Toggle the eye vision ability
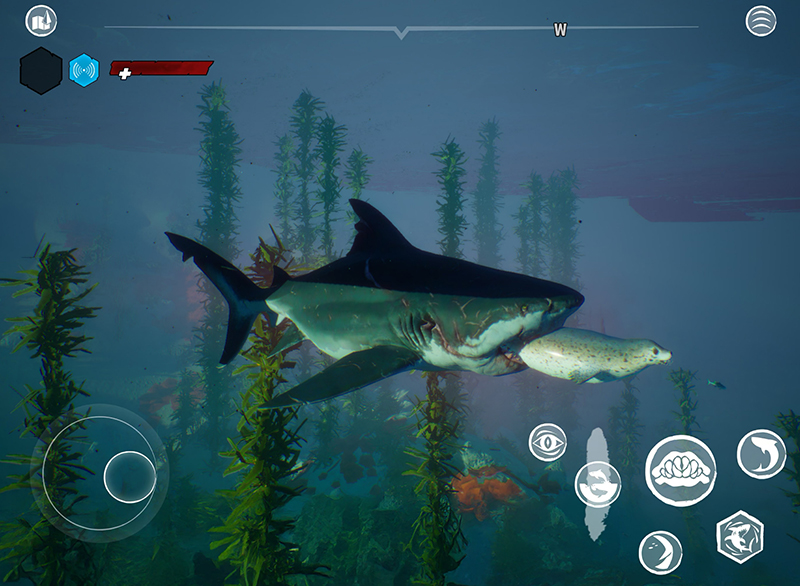 point(547,442)
